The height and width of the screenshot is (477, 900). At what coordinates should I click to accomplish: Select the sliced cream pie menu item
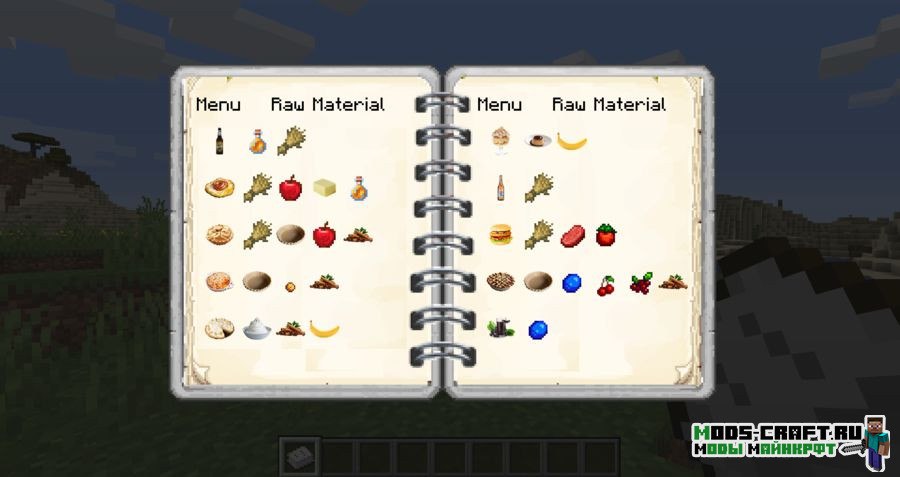tap(219, 328)
